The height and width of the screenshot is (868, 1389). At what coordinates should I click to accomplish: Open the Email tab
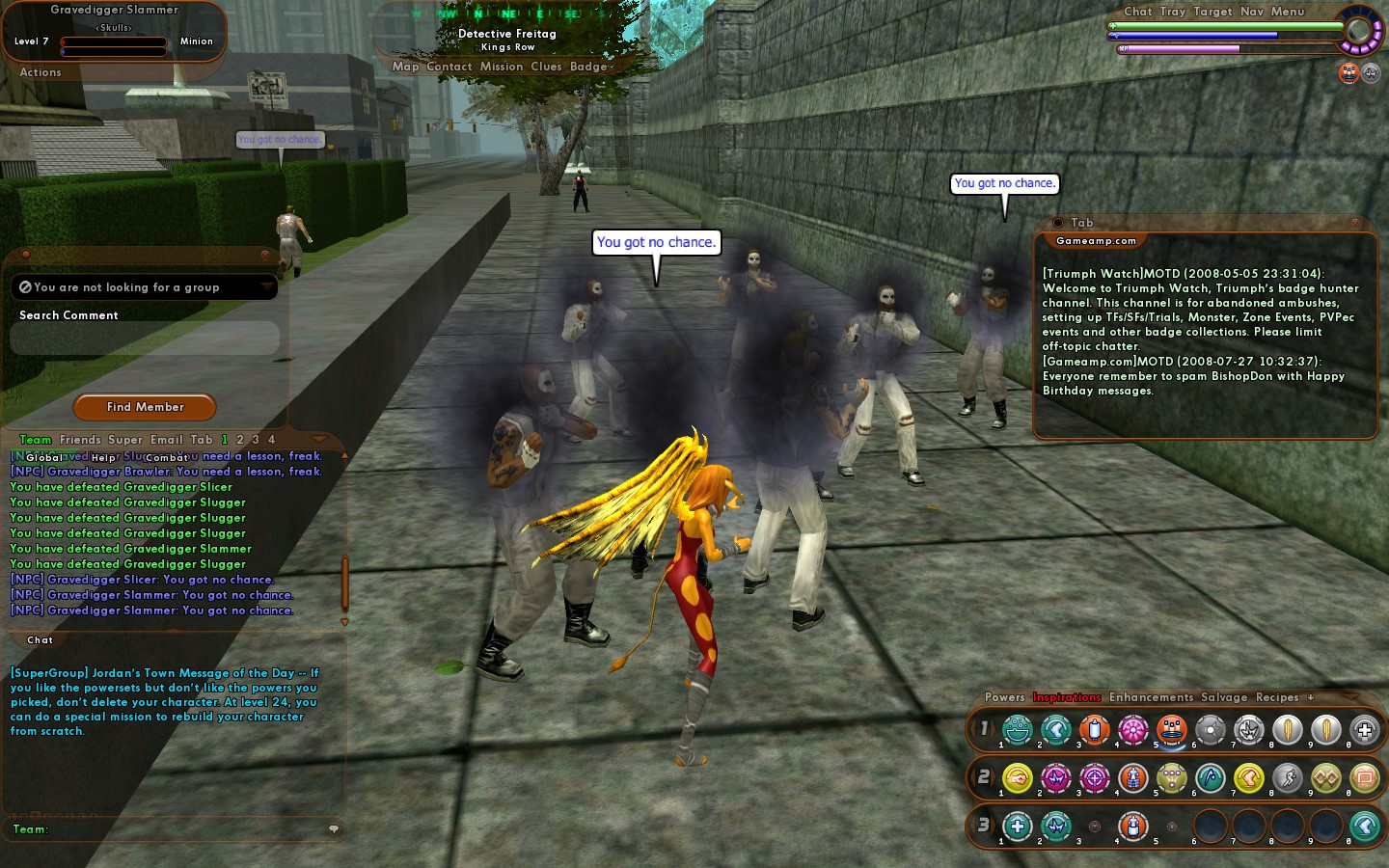pyautogui.click(x=166, y=440)
